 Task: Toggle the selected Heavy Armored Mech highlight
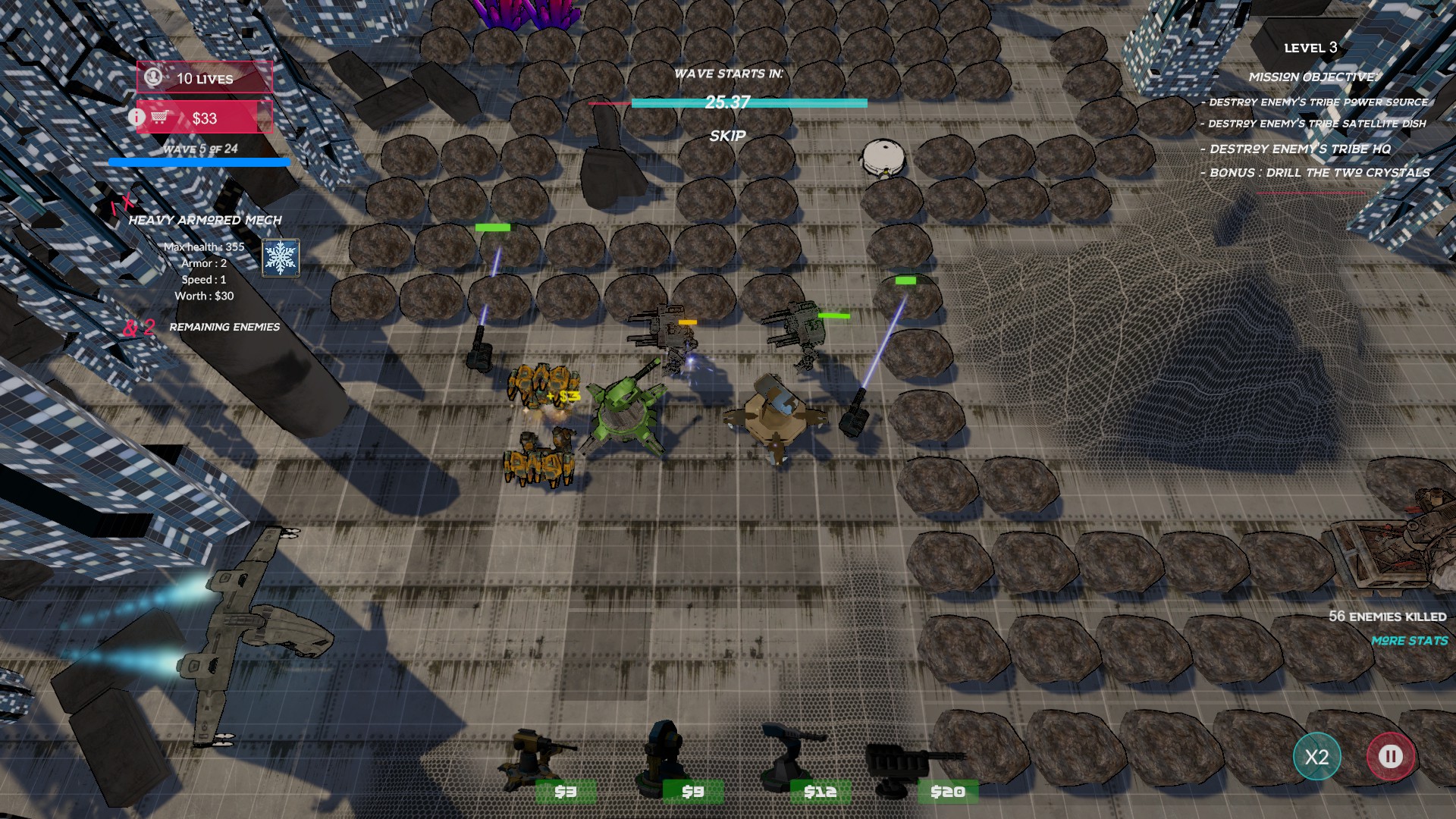pos(123,203)
